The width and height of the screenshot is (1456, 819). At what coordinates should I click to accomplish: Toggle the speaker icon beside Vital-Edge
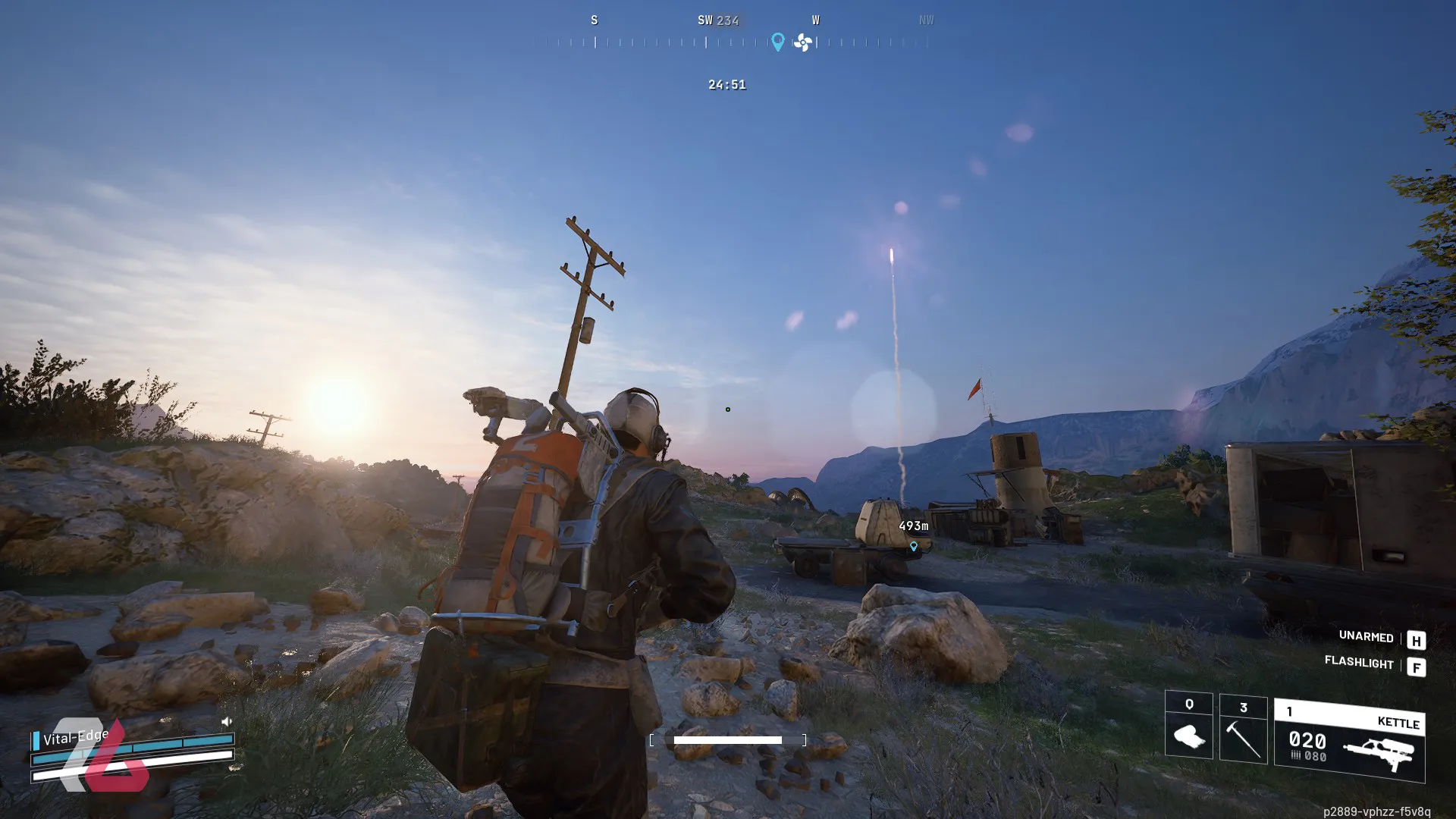226,721
